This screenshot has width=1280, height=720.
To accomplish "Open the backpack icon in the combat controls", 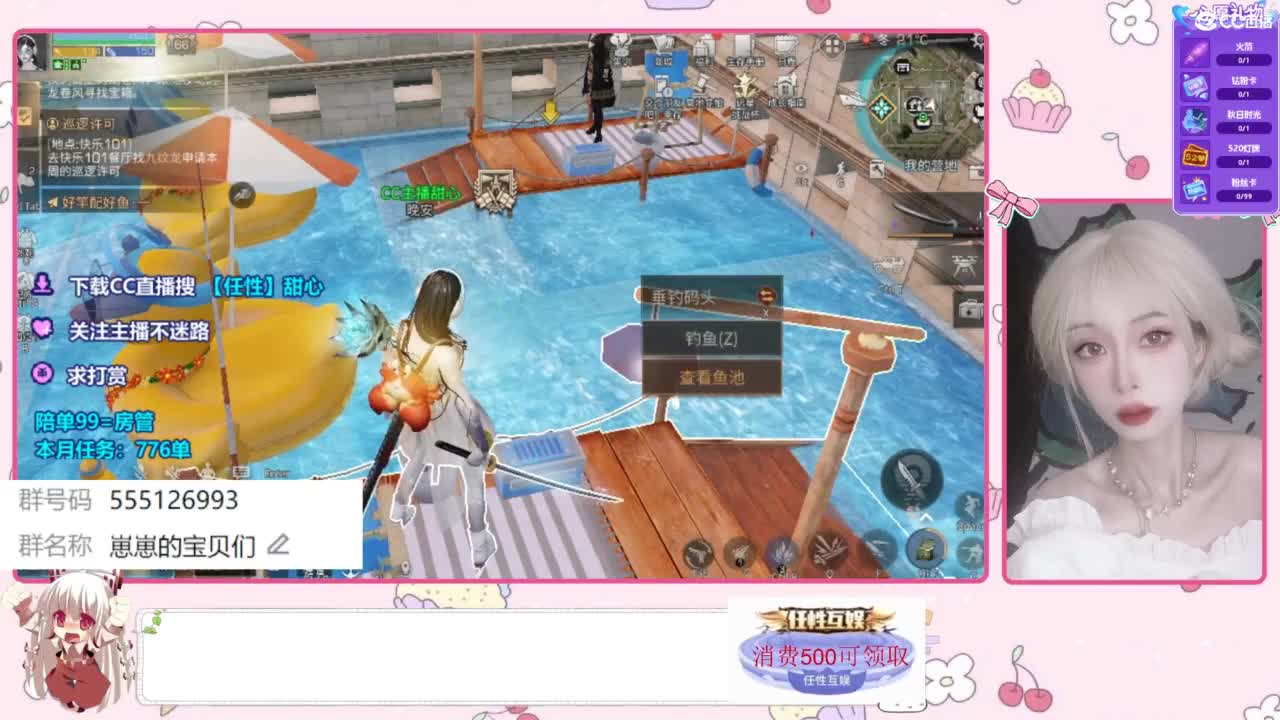I will (x=926, y=548).
